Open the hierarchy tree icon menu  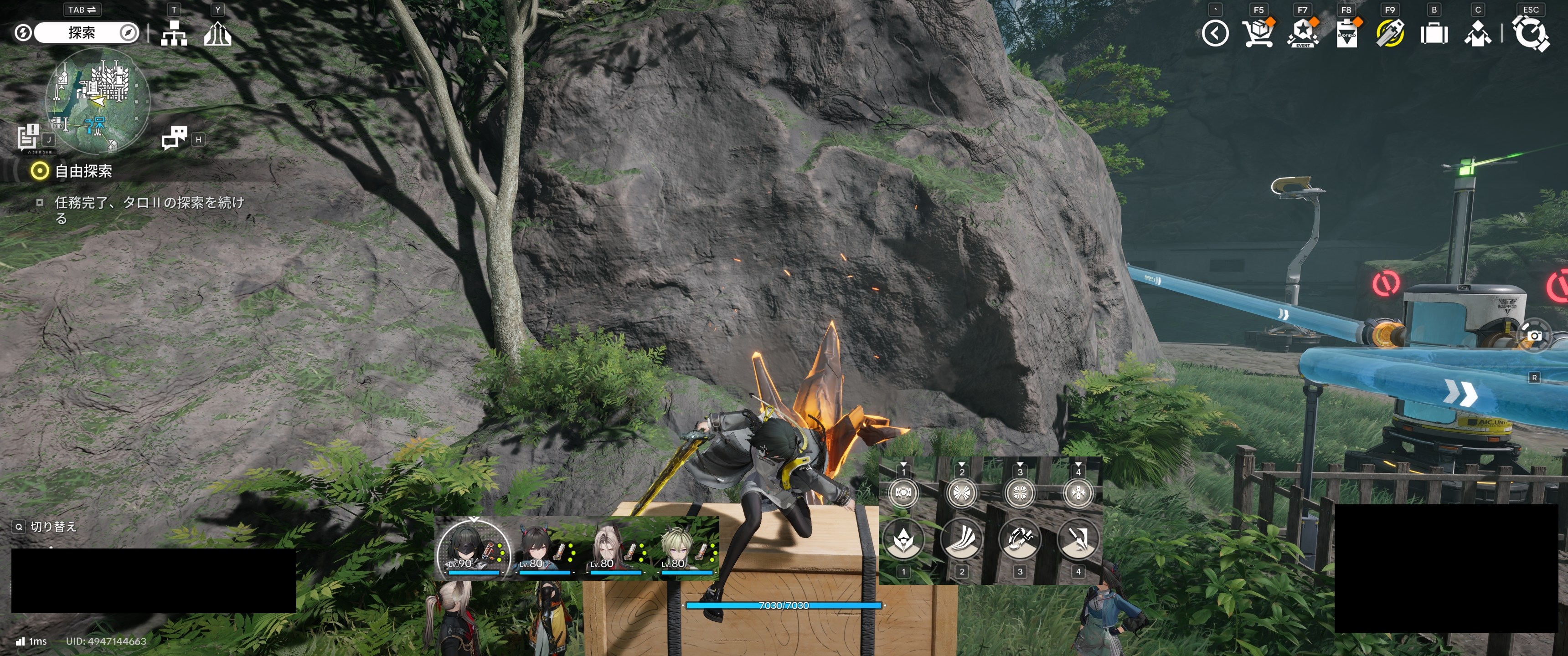coord(174,33)
